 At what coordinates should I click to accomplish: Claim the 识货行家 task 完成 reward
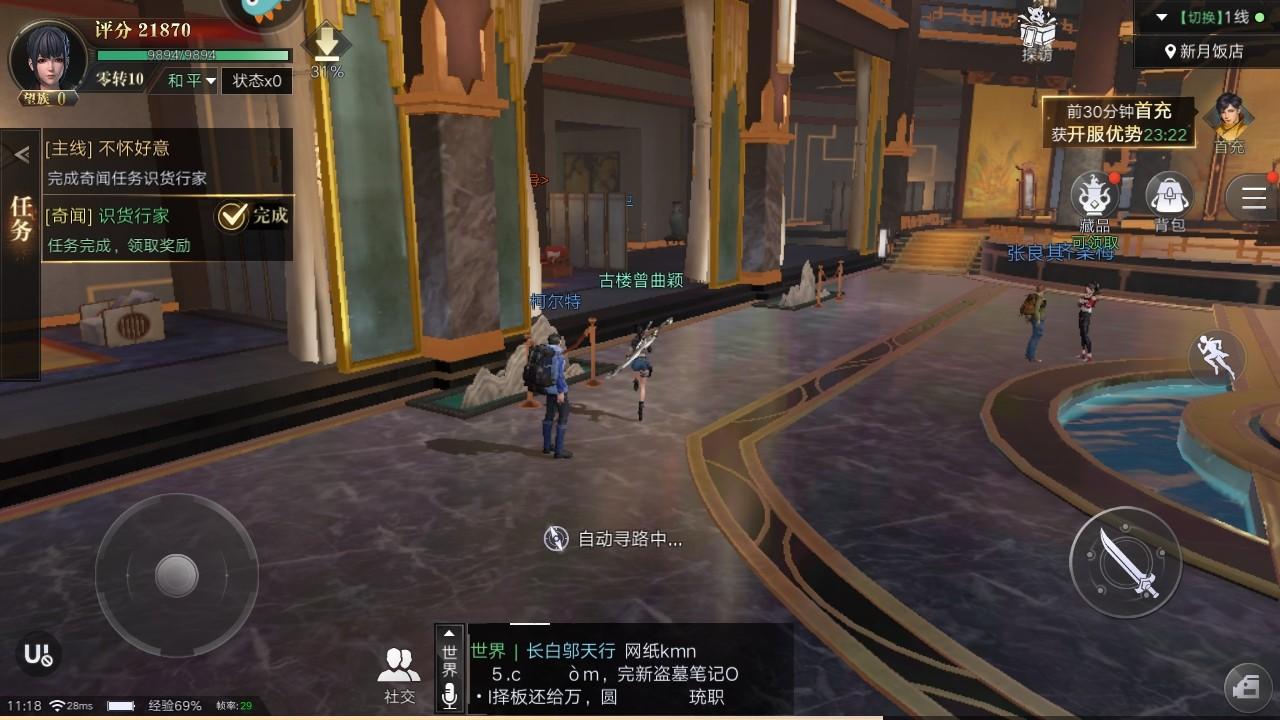[247, 214]
